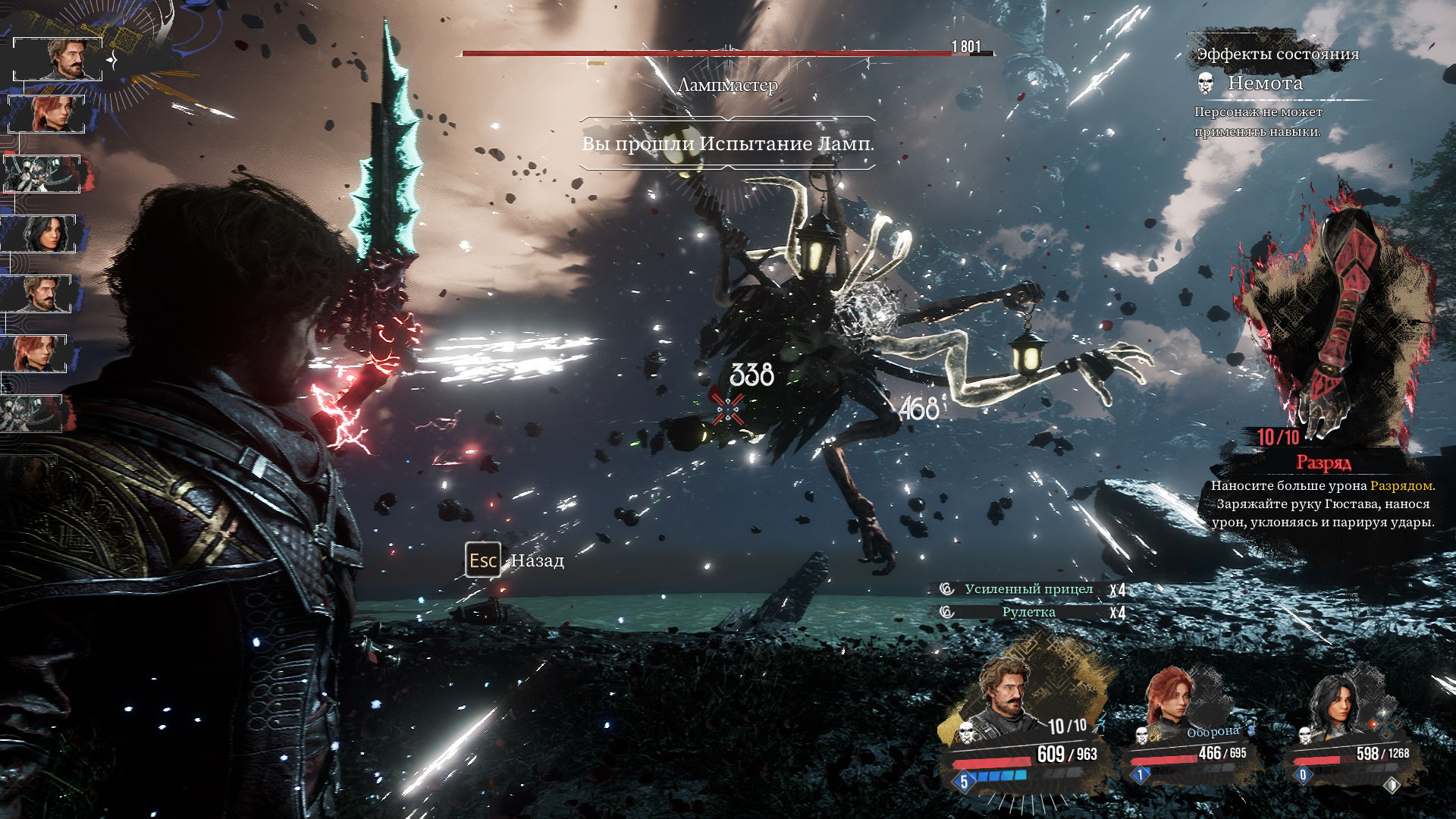Click the Назад back button
Viewport: 1456px width, 819px height.
[x=516, y=560]
